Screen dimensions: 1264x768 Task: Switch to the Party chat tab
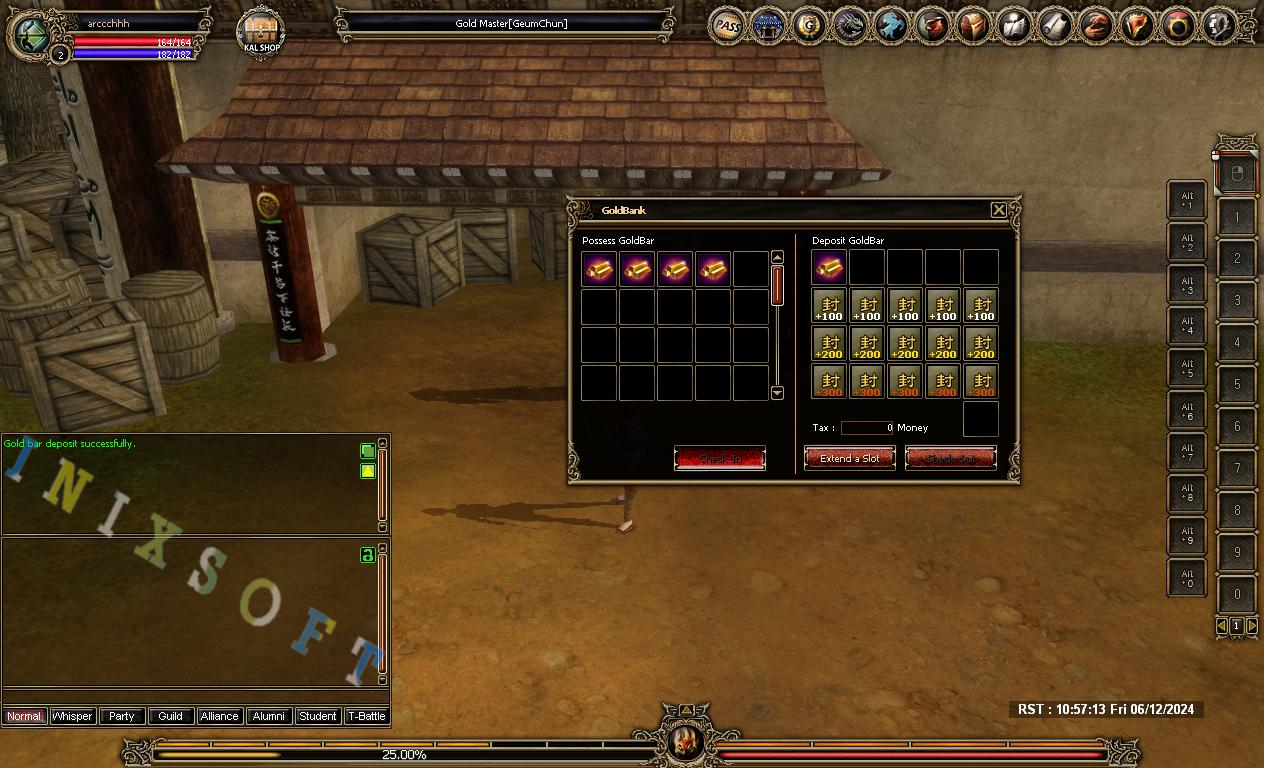tap(122, 716)
